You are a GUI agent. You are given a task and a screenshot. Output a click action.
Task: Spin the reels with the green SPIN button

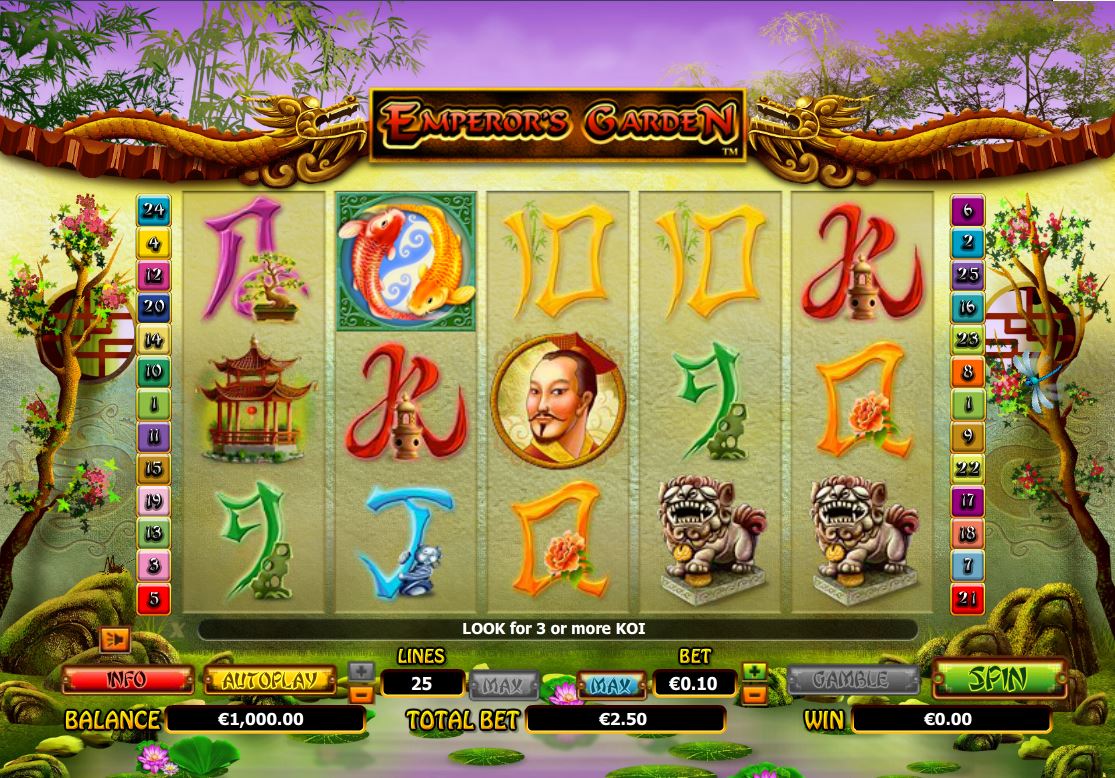pos(998,679)
